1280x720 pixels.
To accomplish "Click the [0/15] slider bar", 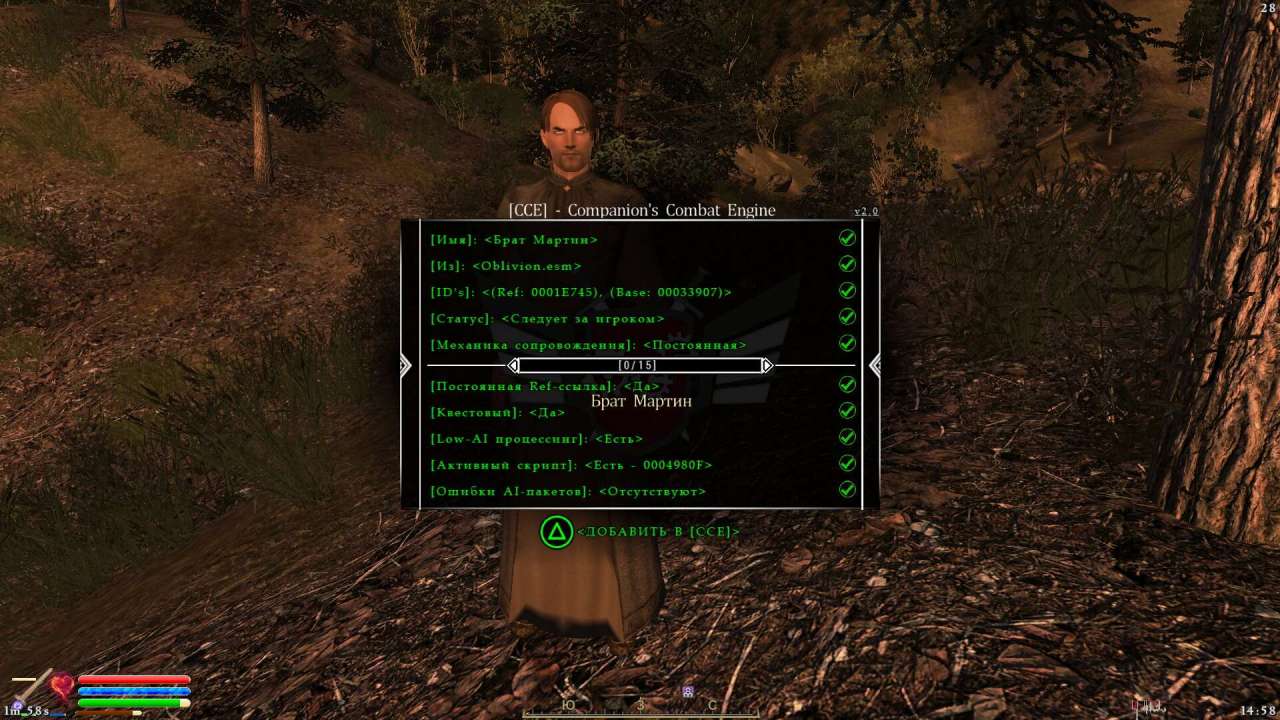I will coord(640,365).
